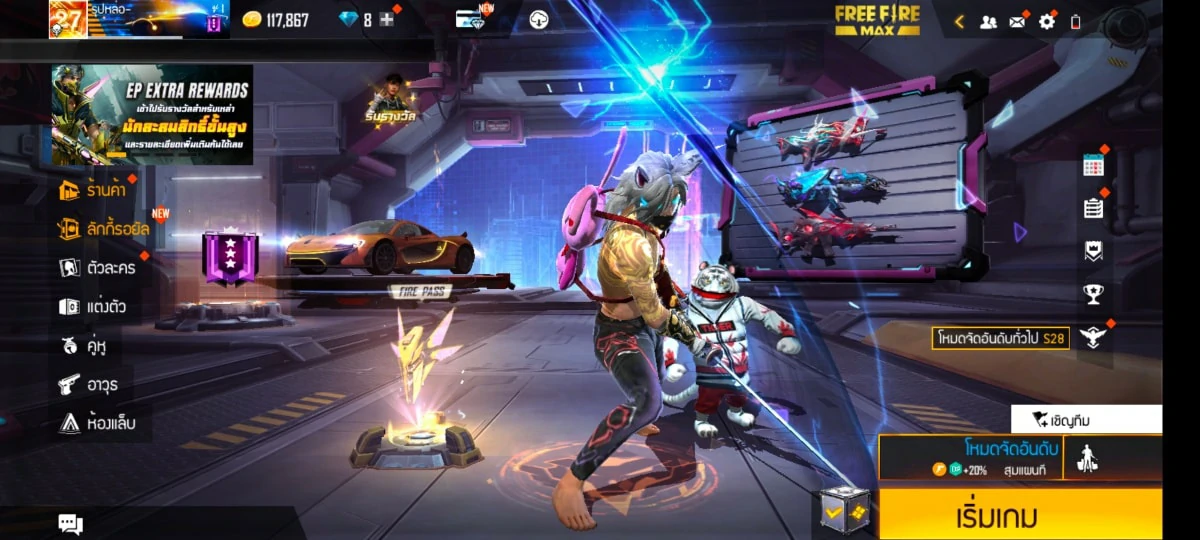Viewport: 1200px width, 540px height.
Task: Click the EP Extra Rewards banner
Action: coord(152,114)
